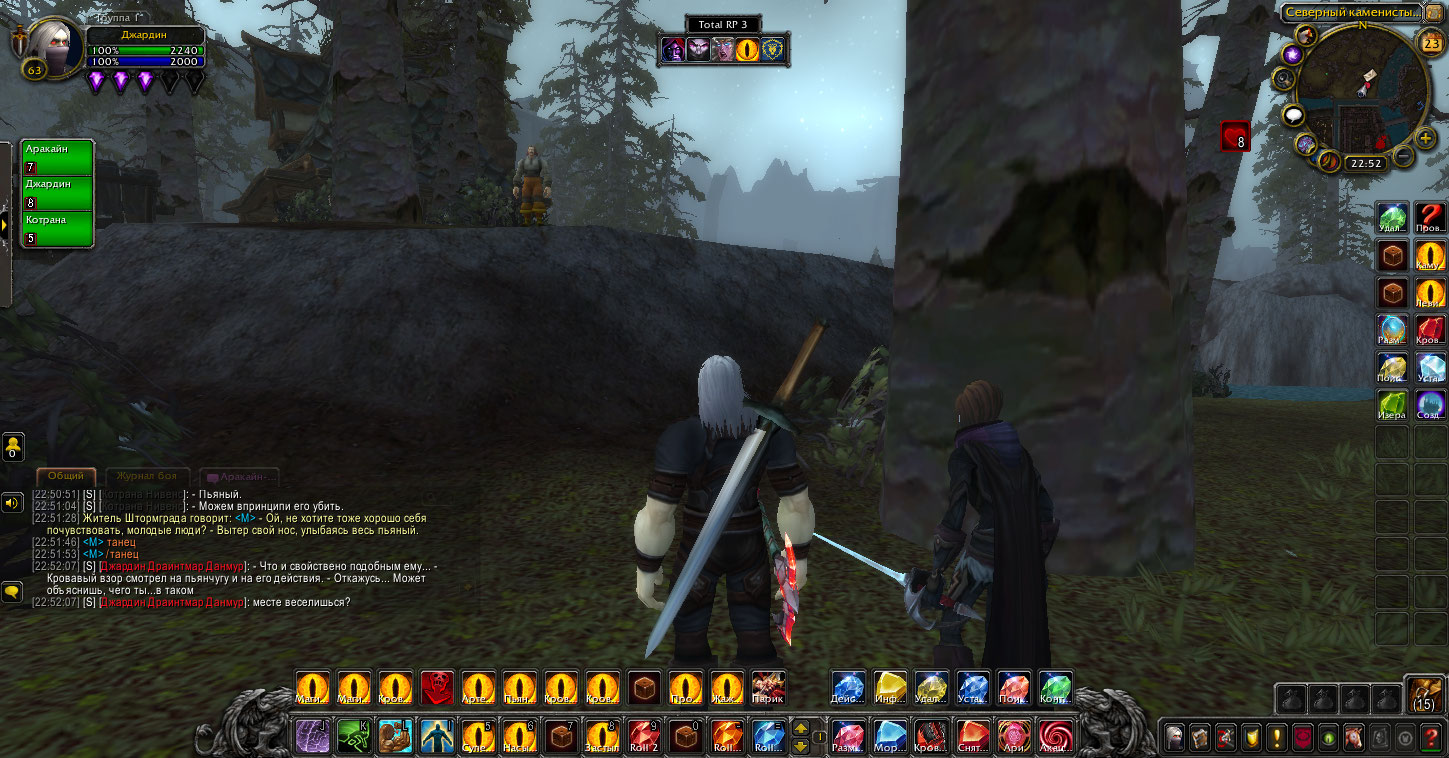Select party member Котрана's frame
The width and height of the screenshot is (1449, 758).
tap(58, 229)
